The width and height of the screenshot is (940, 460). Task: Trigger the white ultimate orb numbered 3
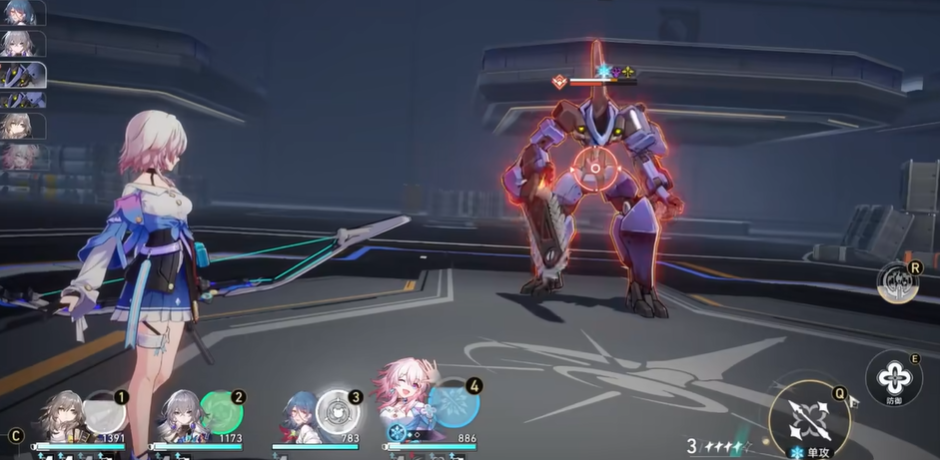[338, 410]
